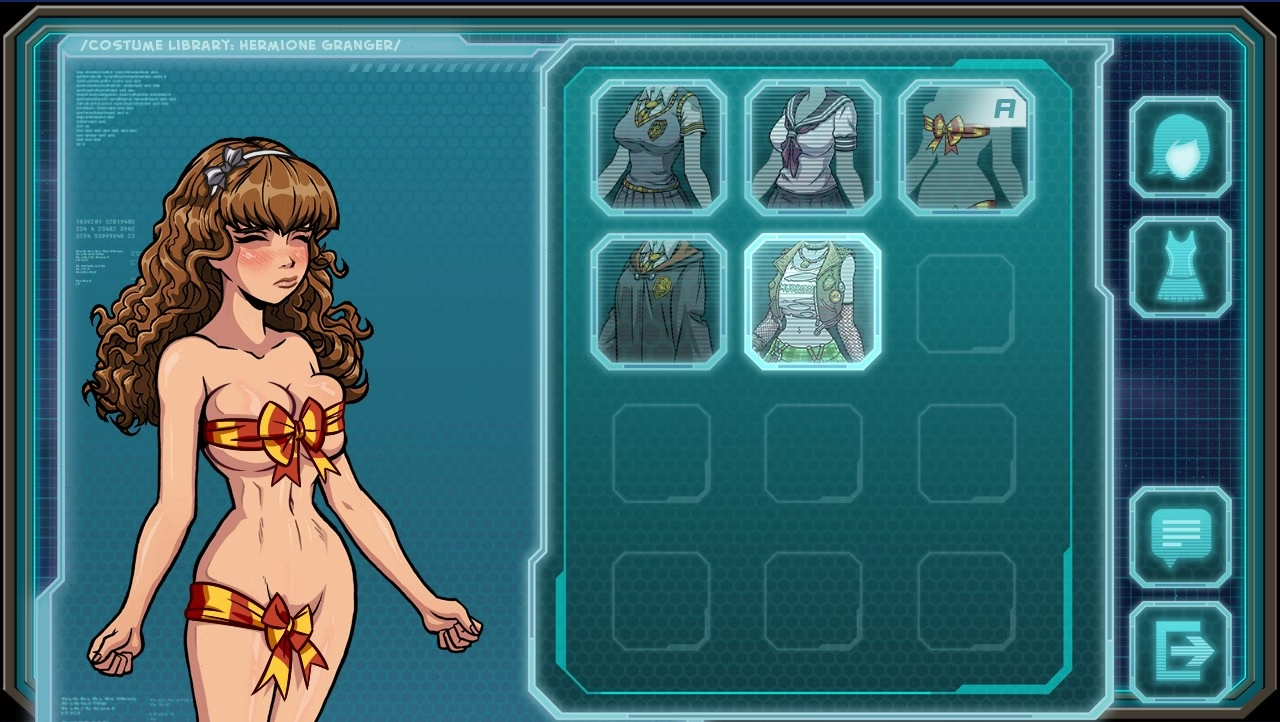Viewport: 1280px width, 722px height.
Task: Select the grey school uniform costume
Action: (x=658, y=148)
